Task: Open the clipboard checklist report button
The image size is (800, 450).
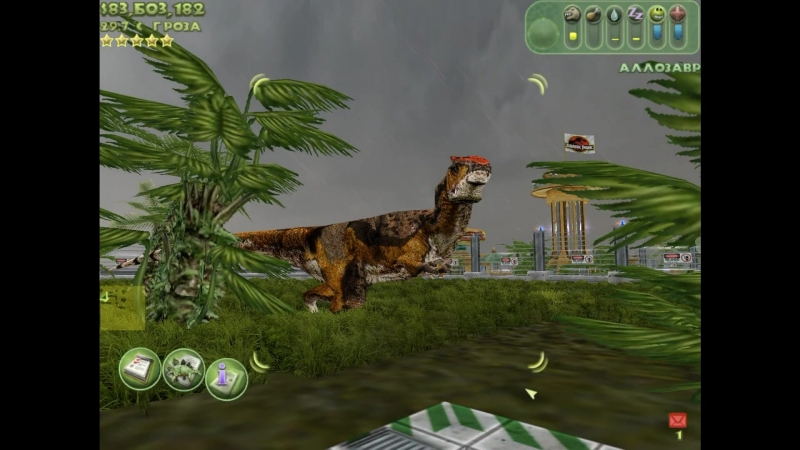Action: point(139,368)
